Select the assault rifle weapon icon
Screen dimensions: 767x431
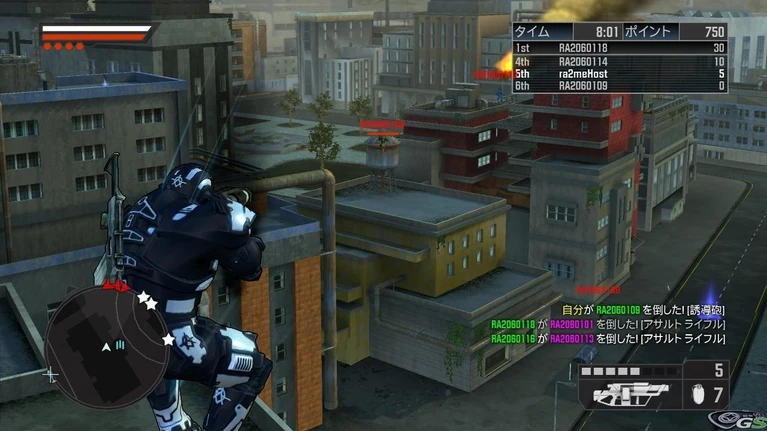(x=622, y=394)
